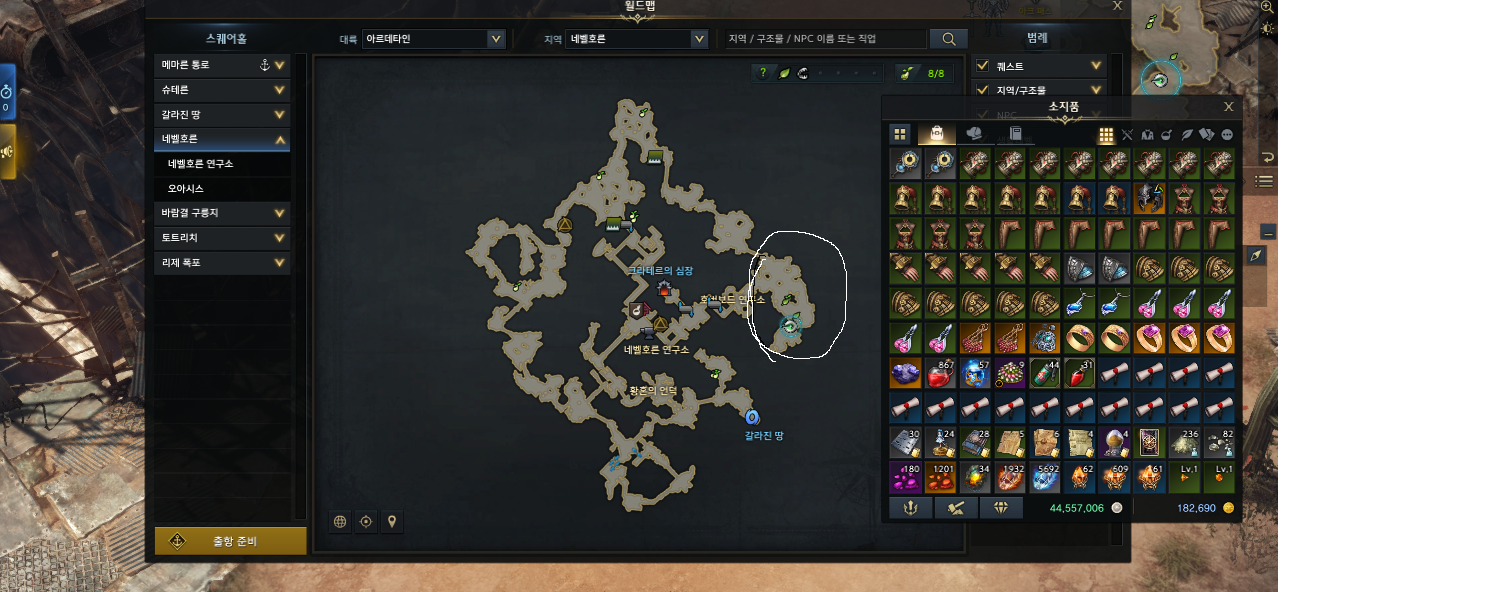Click the 갈라진 땅 portal marker
This screenshot has height=592, width=1500.
(x=753, y=417)
